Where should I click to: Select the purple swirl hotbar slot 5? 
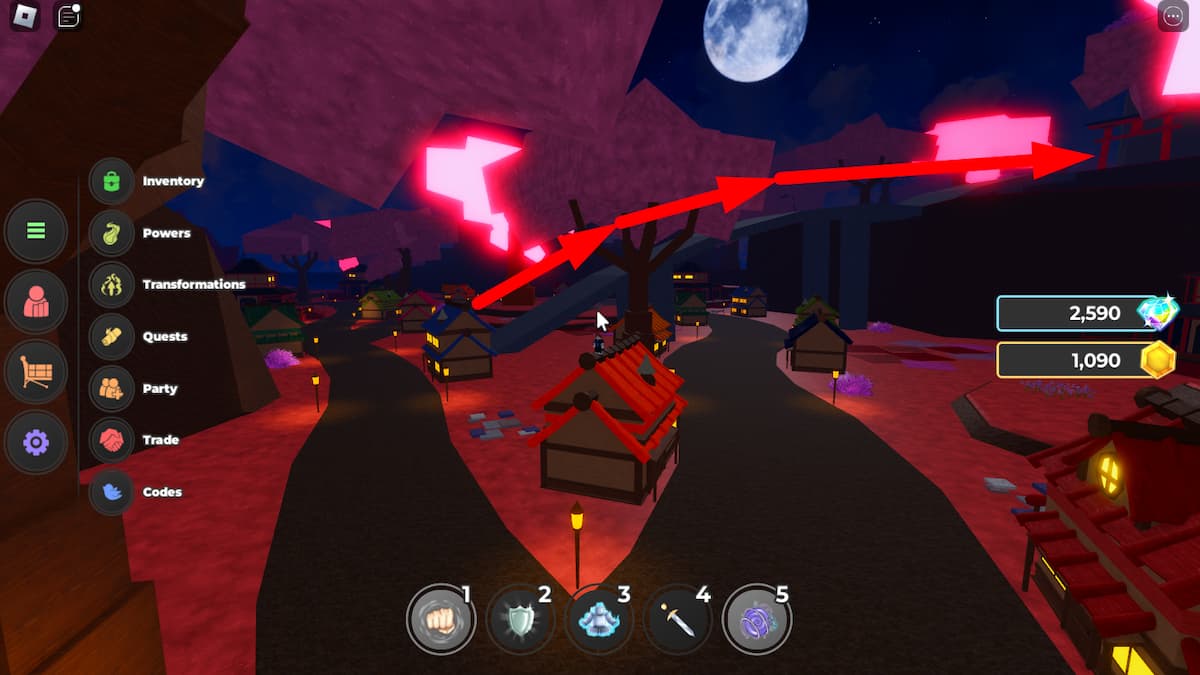tap(756, 620)
